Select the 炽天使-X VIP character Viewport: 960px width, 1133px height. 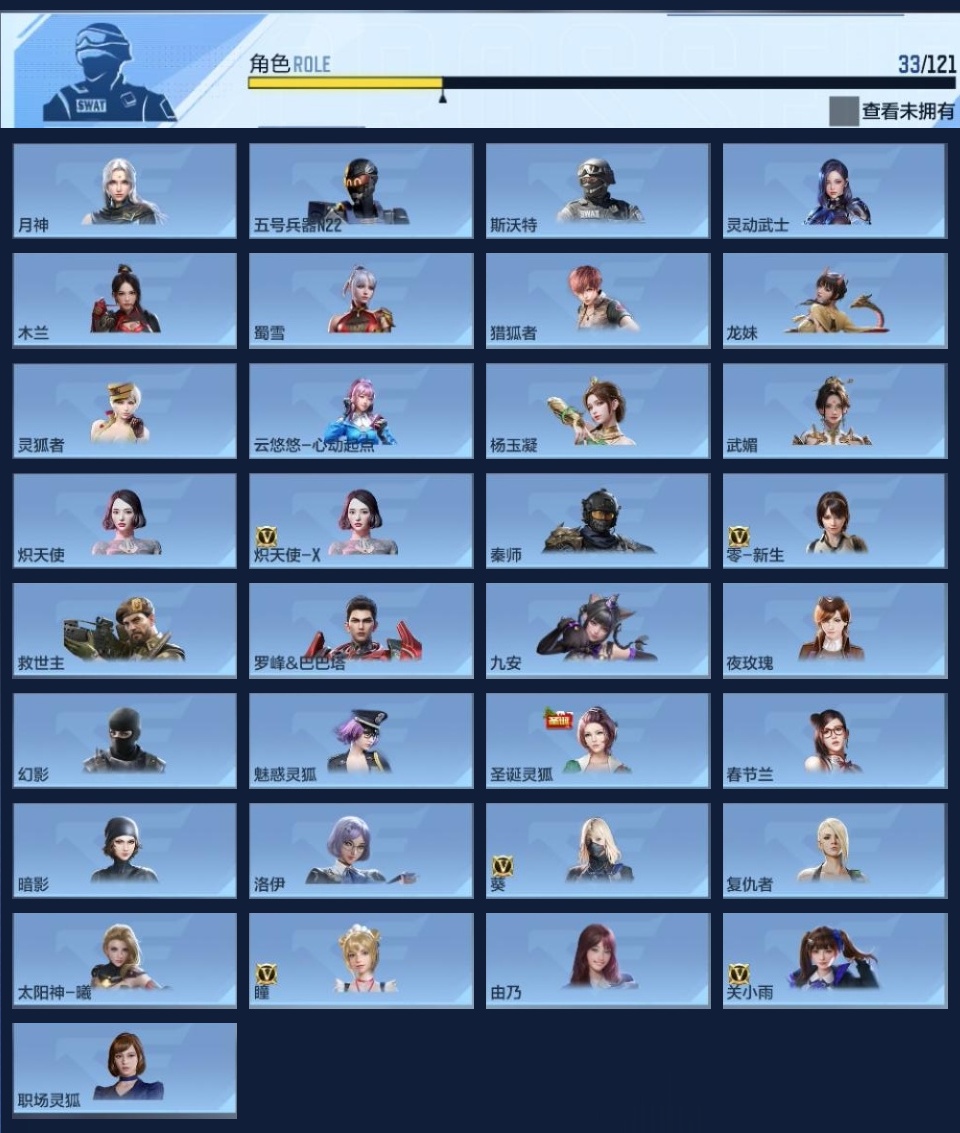pos(361,521)
